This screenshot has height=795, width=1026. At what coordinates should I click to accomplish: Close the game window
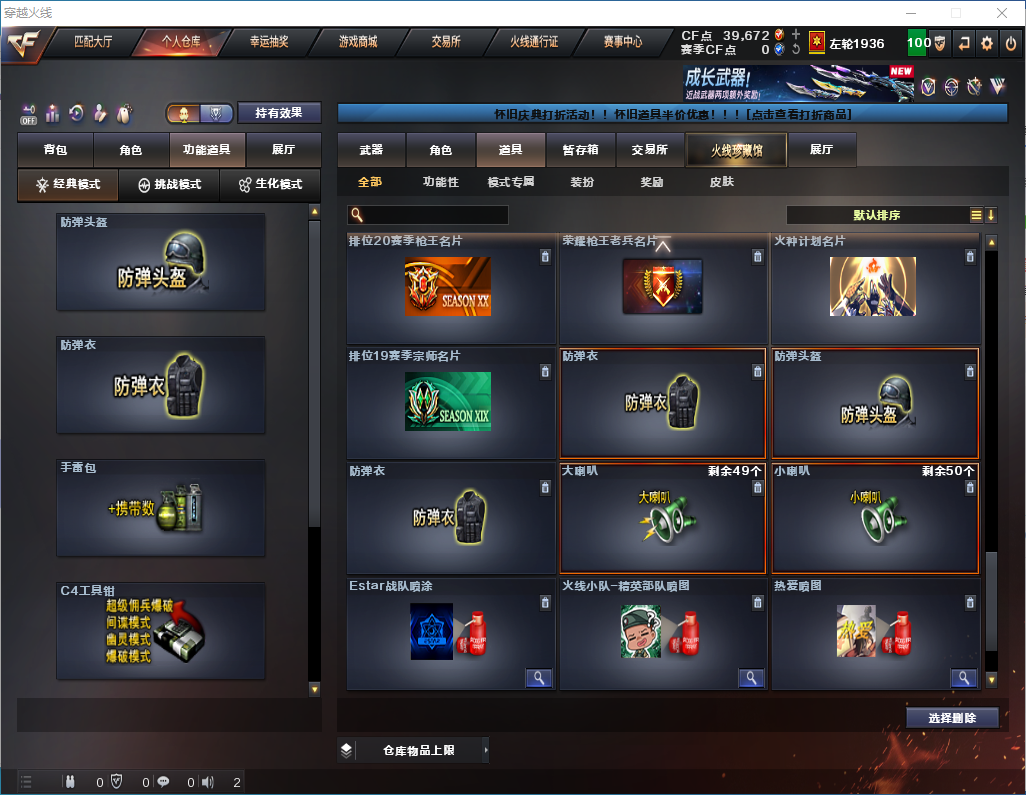[x=1000, y=13]
